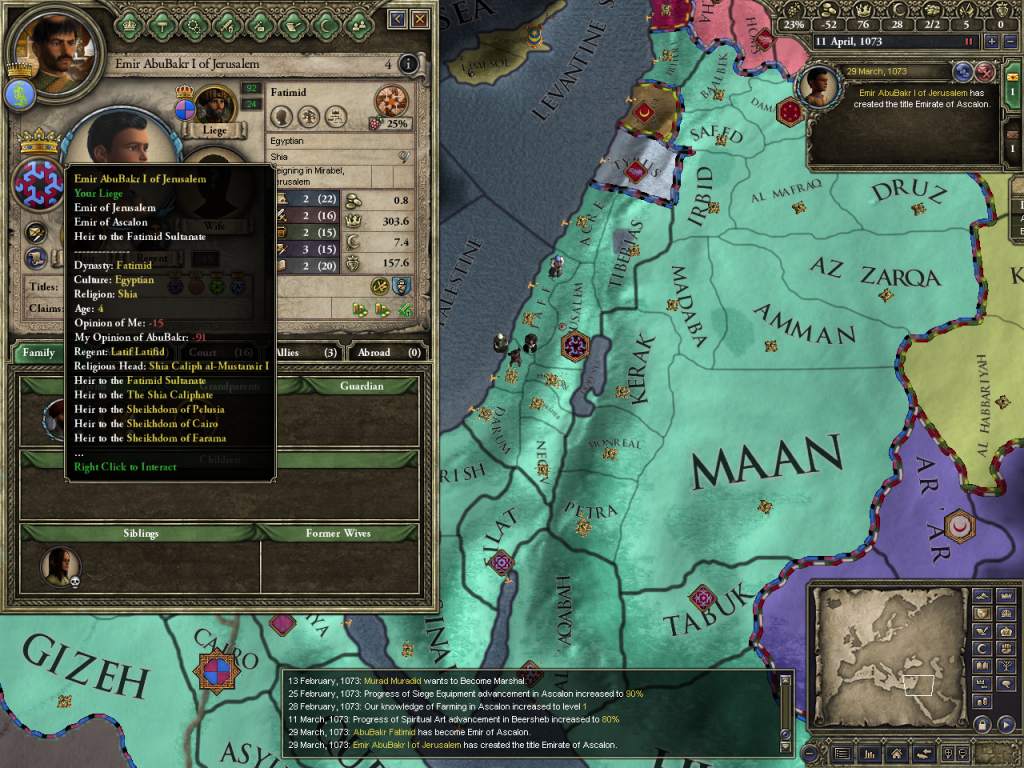Switch to the terrain map mode
Screen dimensions: 1024x768
(983, 598)
